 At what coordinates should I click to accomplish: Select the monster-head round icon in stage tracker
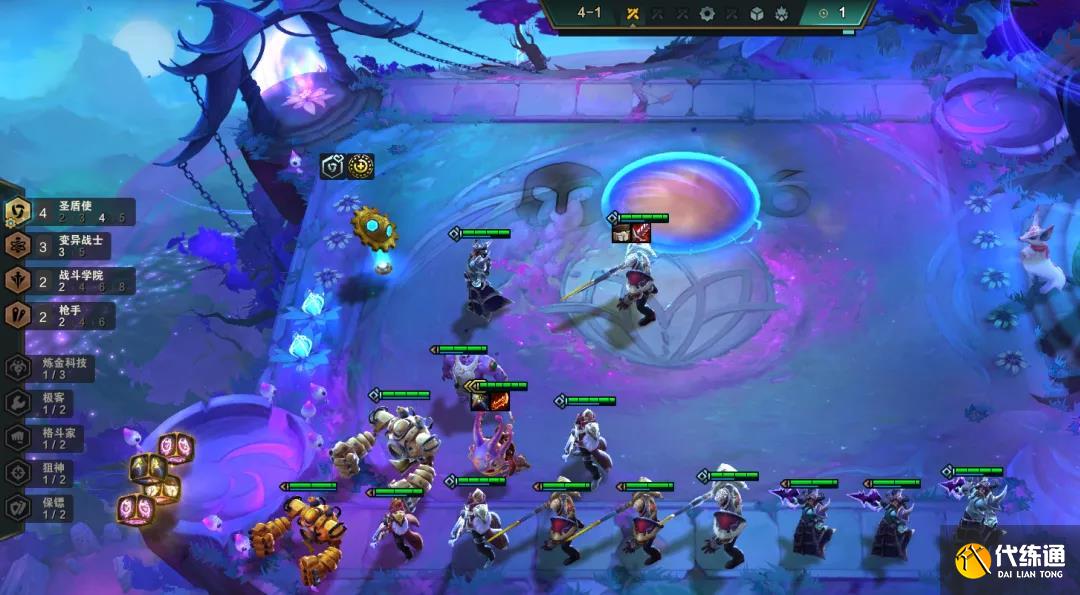(782, 13)
